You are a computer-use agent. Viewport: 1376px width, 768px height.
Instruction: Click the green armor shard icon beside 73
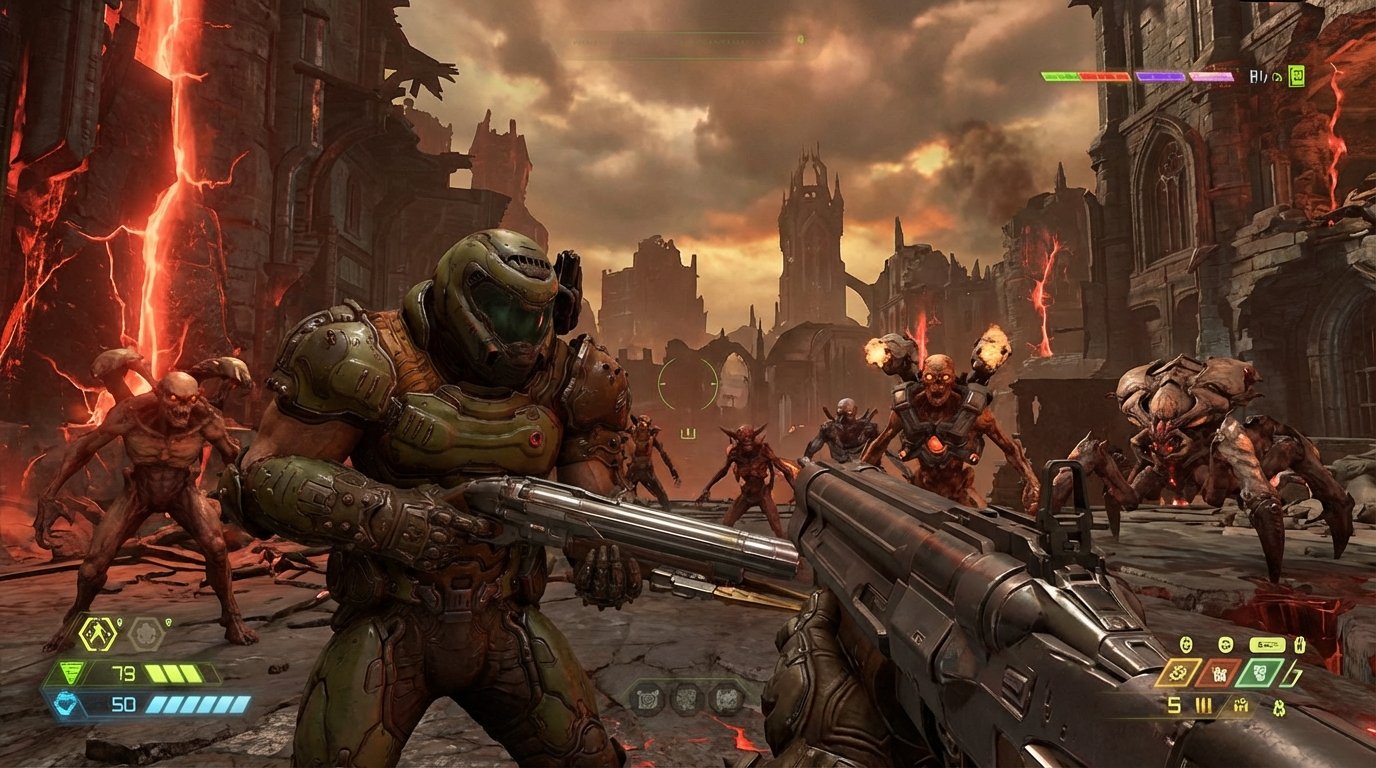70,672
